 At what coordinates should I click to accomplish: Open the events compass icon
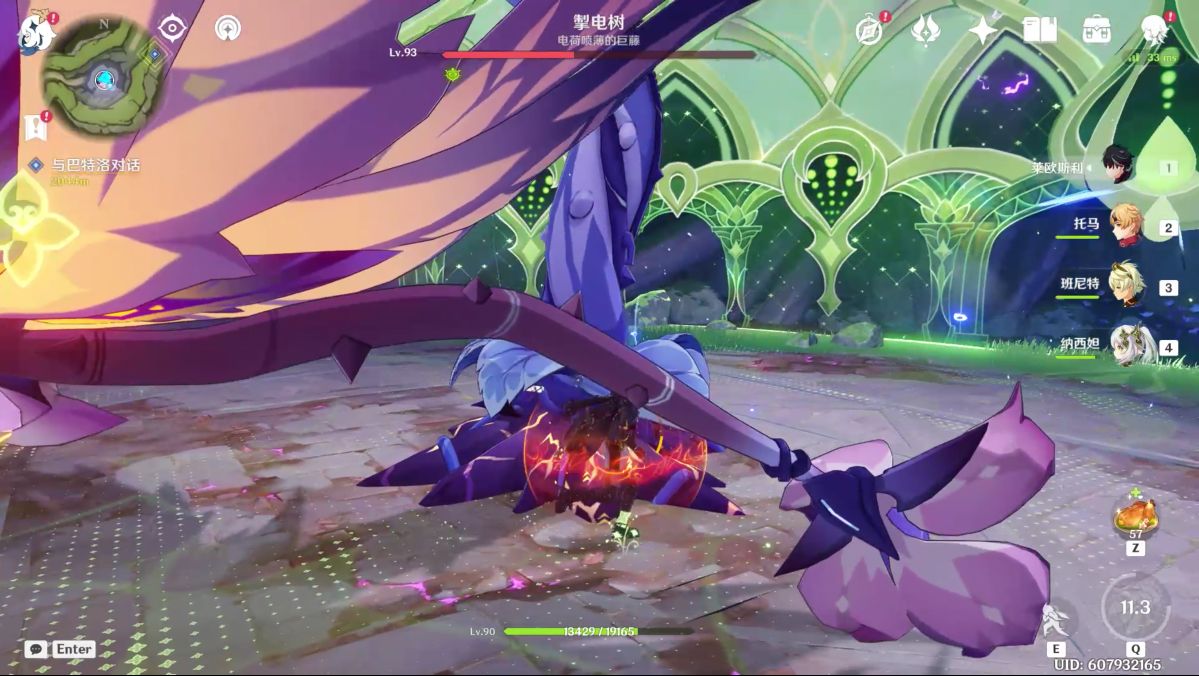pos(870,30)
